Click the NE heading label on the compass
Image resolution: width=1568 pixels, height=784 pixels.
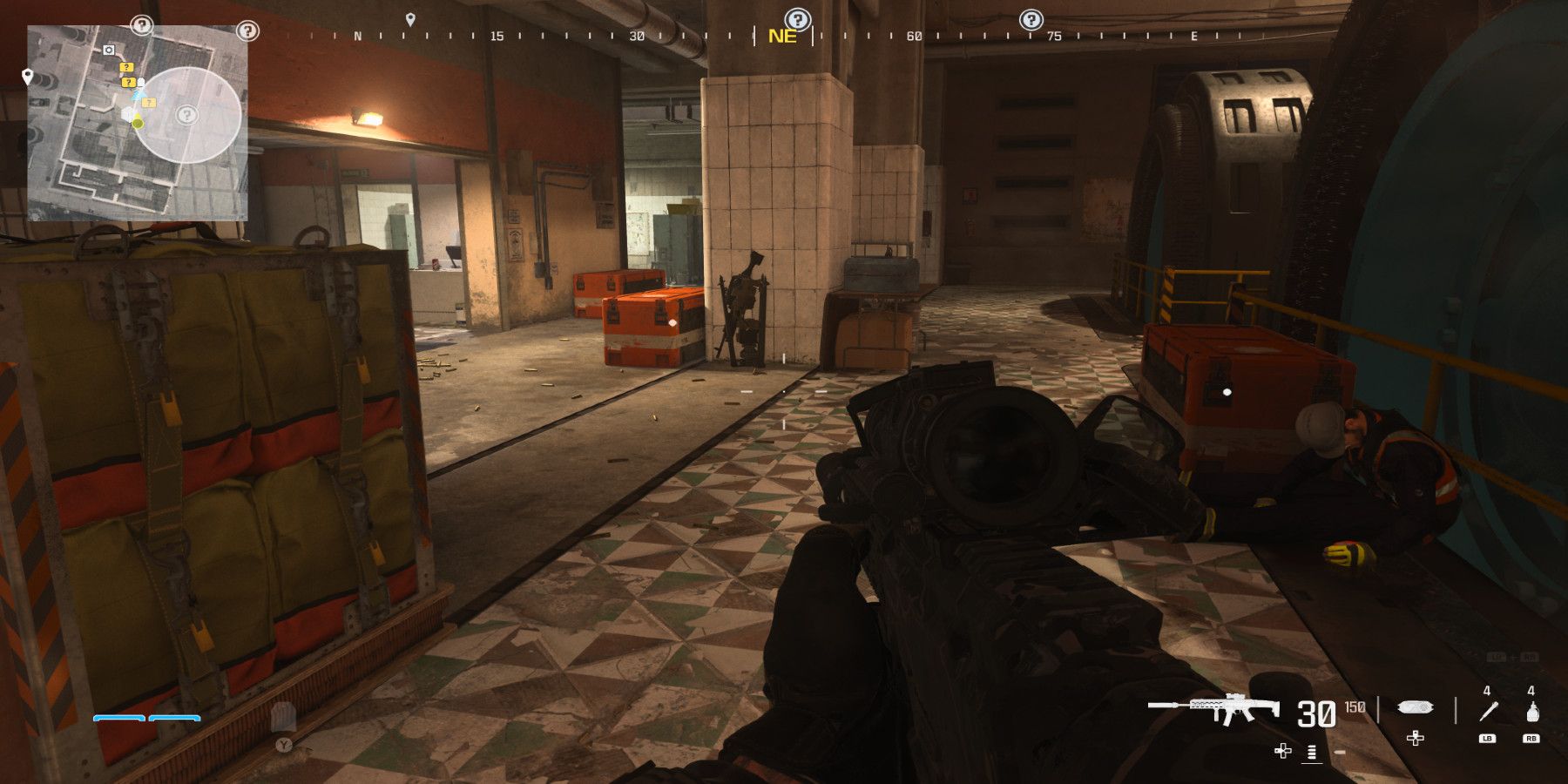point(783,37)
